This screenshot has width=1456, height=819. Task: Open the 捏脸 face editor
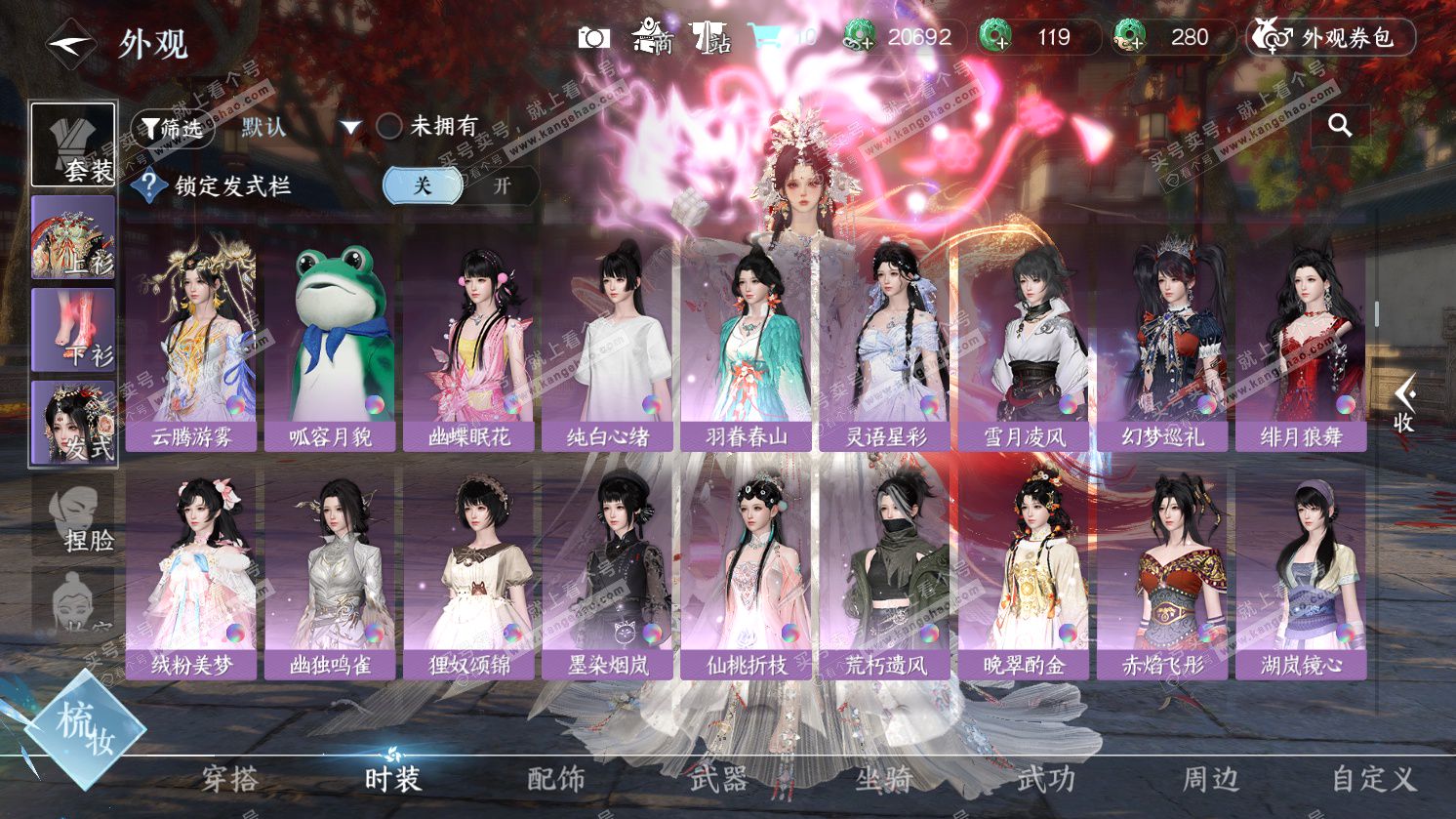76,519
